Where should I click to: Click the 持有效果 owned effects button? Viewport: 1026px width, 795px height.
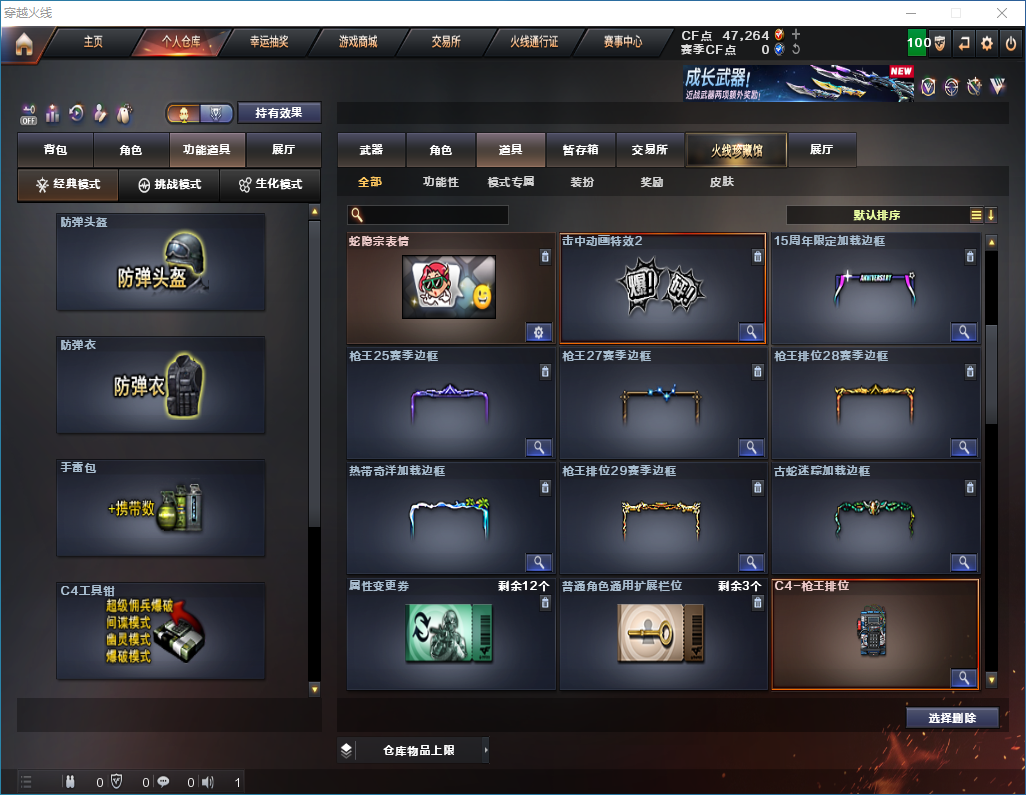click(x=279, y=113)
